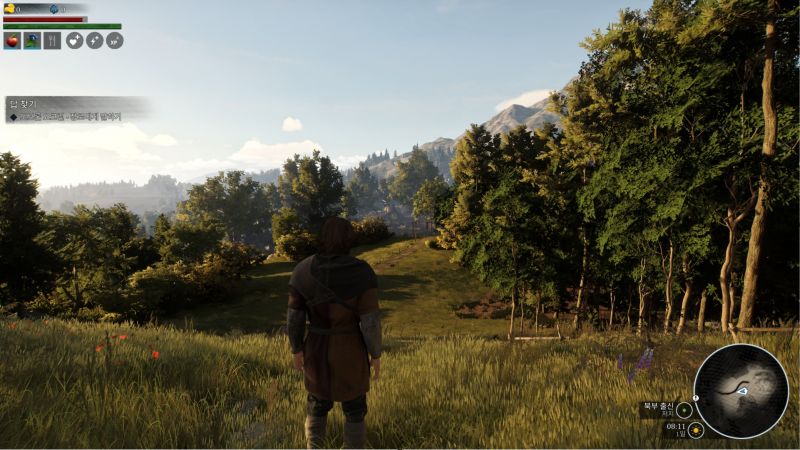The height and width of the screenshot is (450, 800).
Task: Open the fork and knife hunger icon
Action: point(52,41)
